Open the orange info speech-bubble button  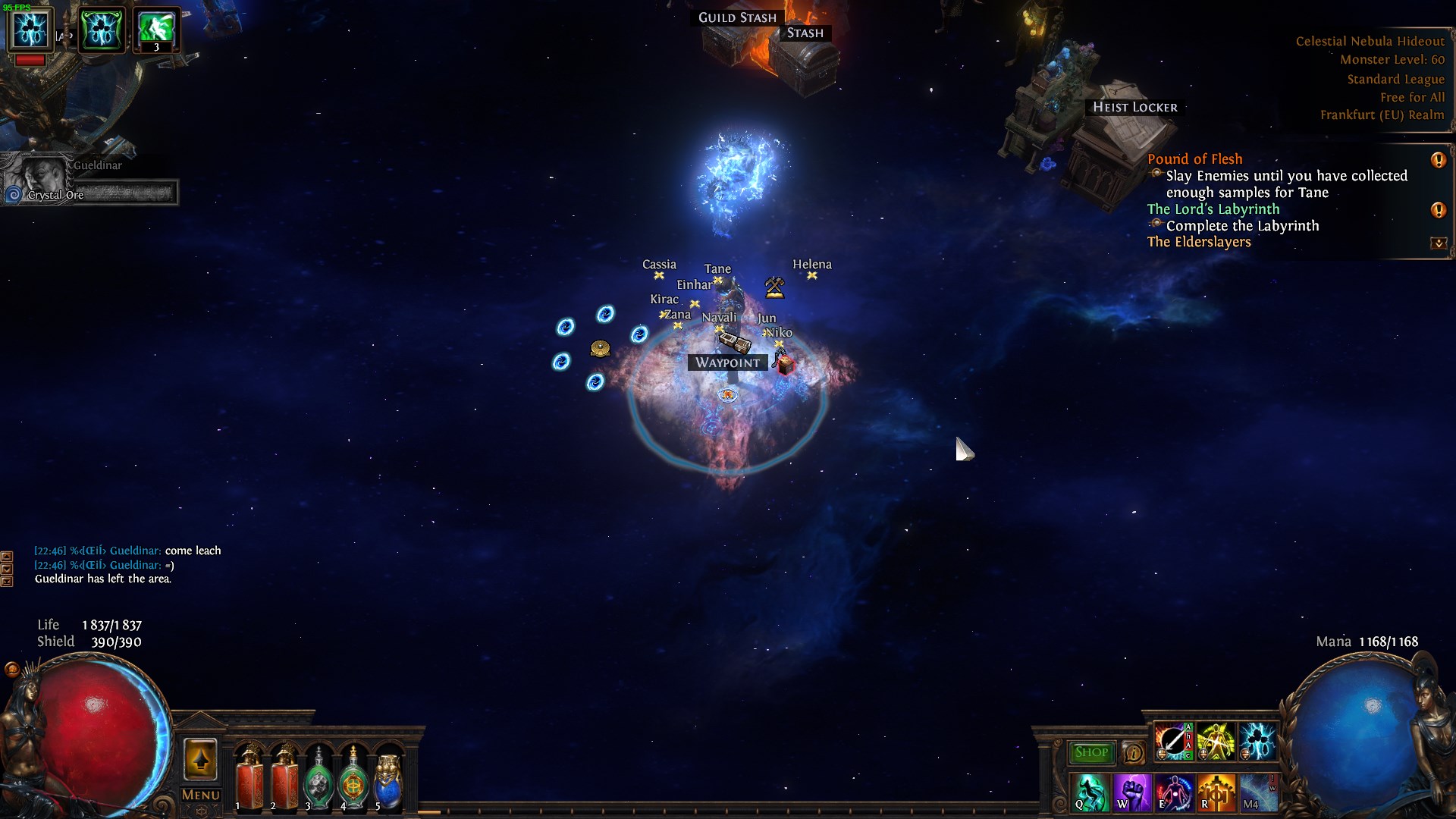1133,753
